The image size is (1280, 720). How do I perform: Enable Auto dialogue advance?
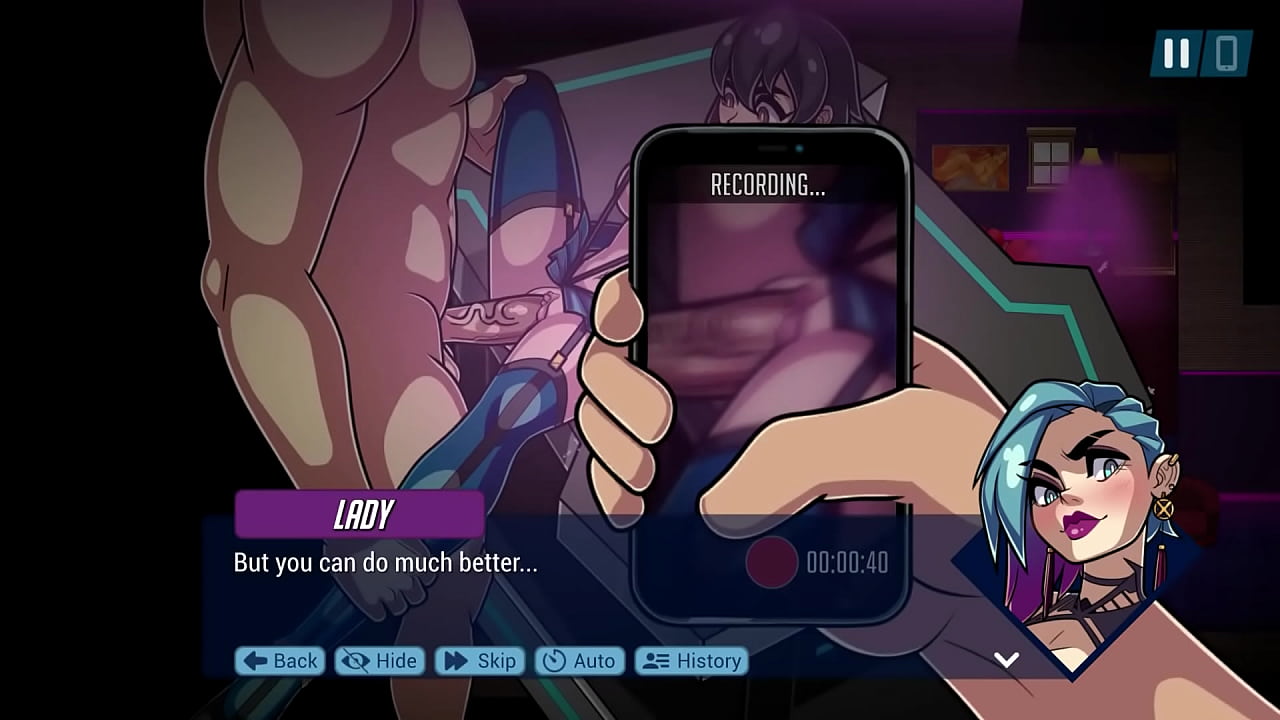580,661
